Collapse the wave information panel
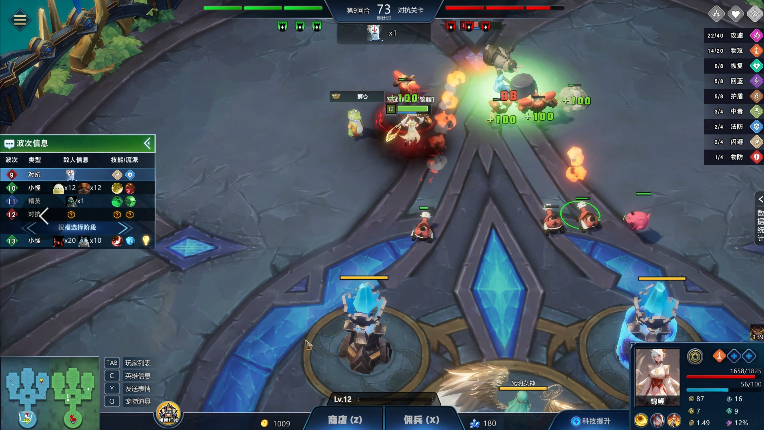 coord(147,143)
